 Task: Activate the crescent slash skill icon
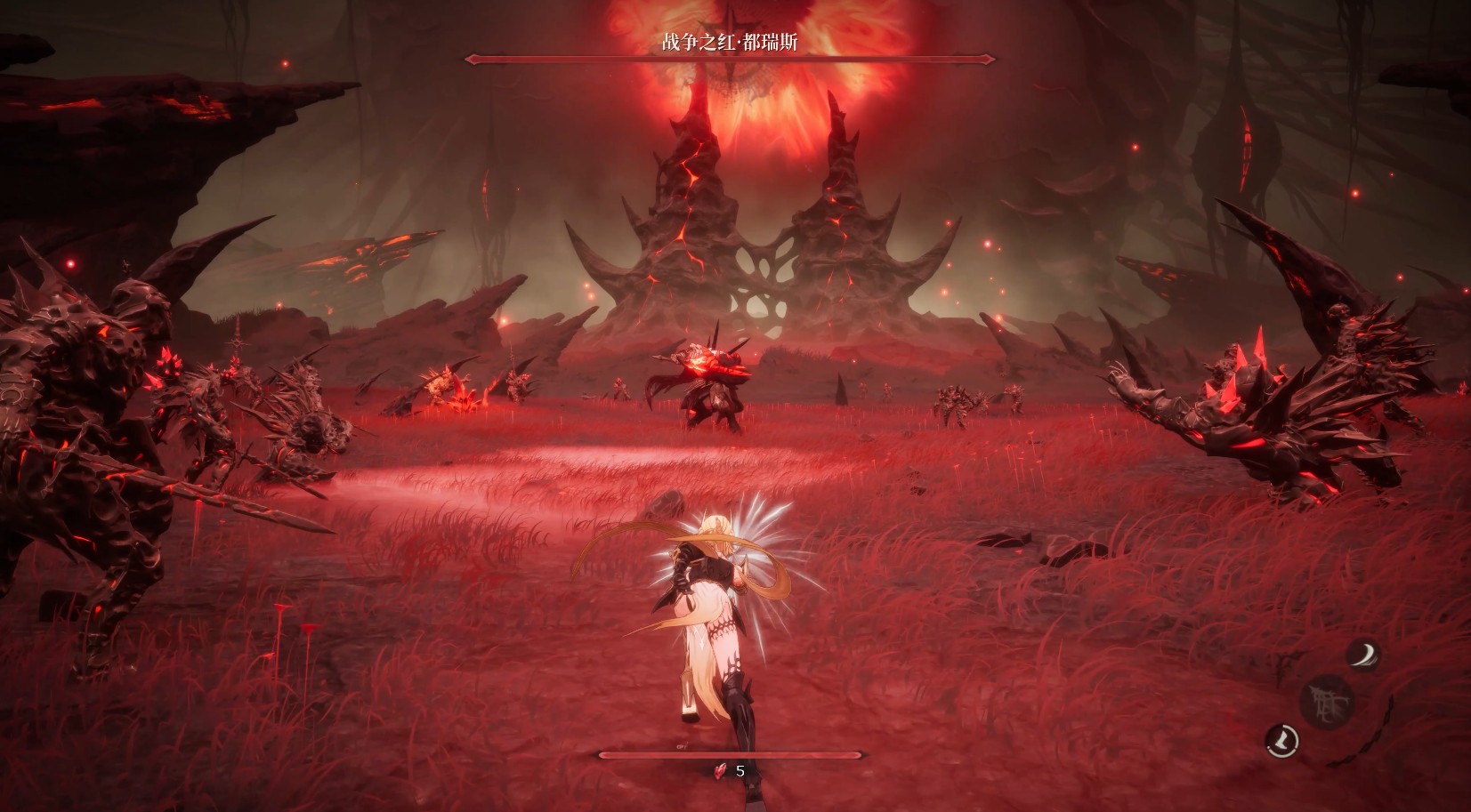pos(1361,655)
